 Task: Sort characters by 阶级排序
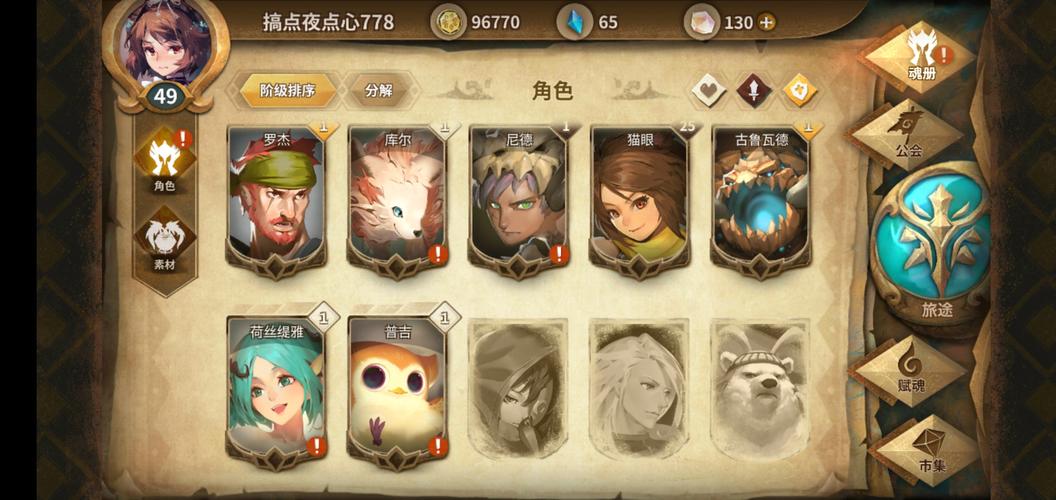click(287, 90)
